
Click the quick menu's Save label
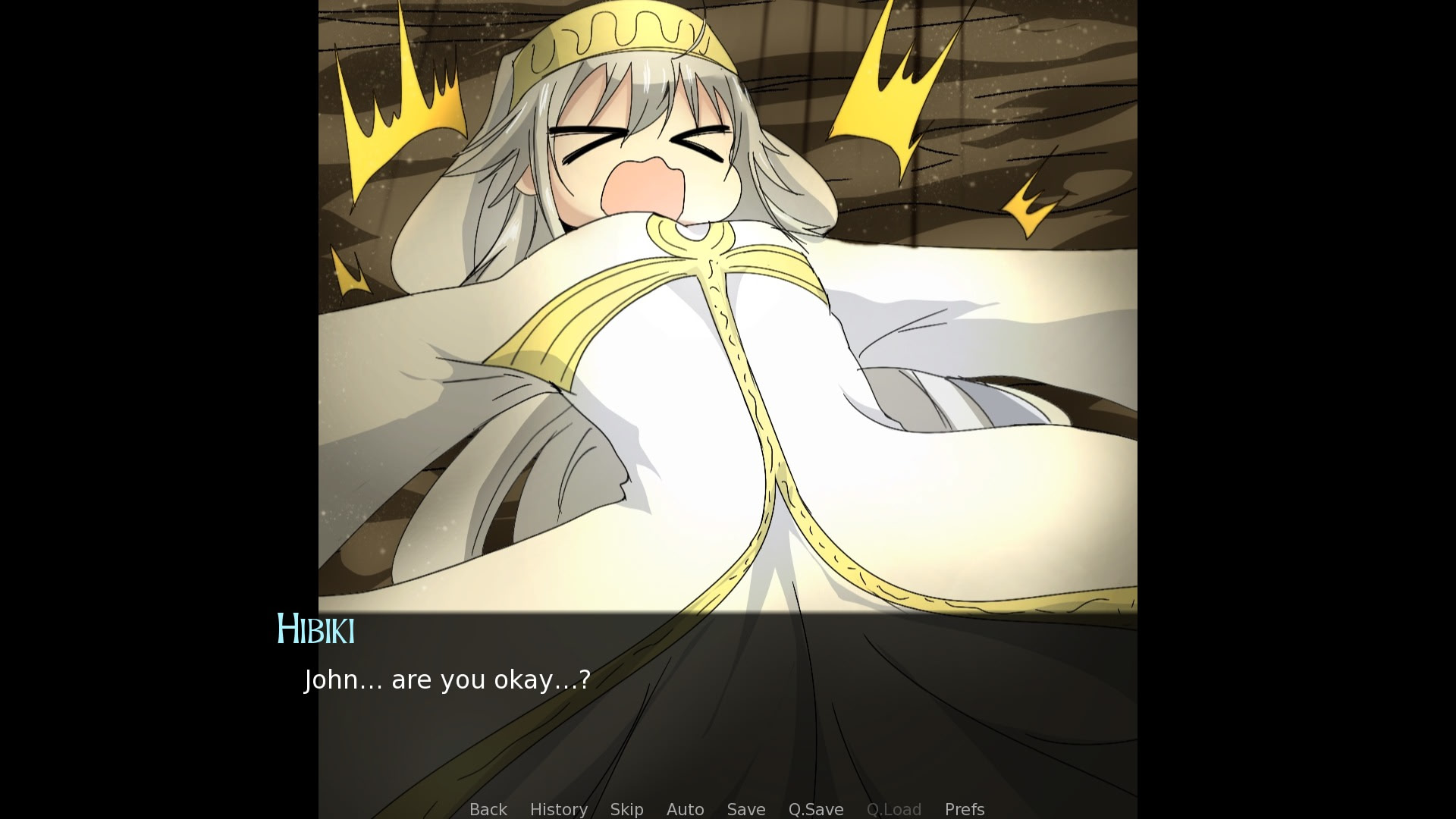[745, 809]
